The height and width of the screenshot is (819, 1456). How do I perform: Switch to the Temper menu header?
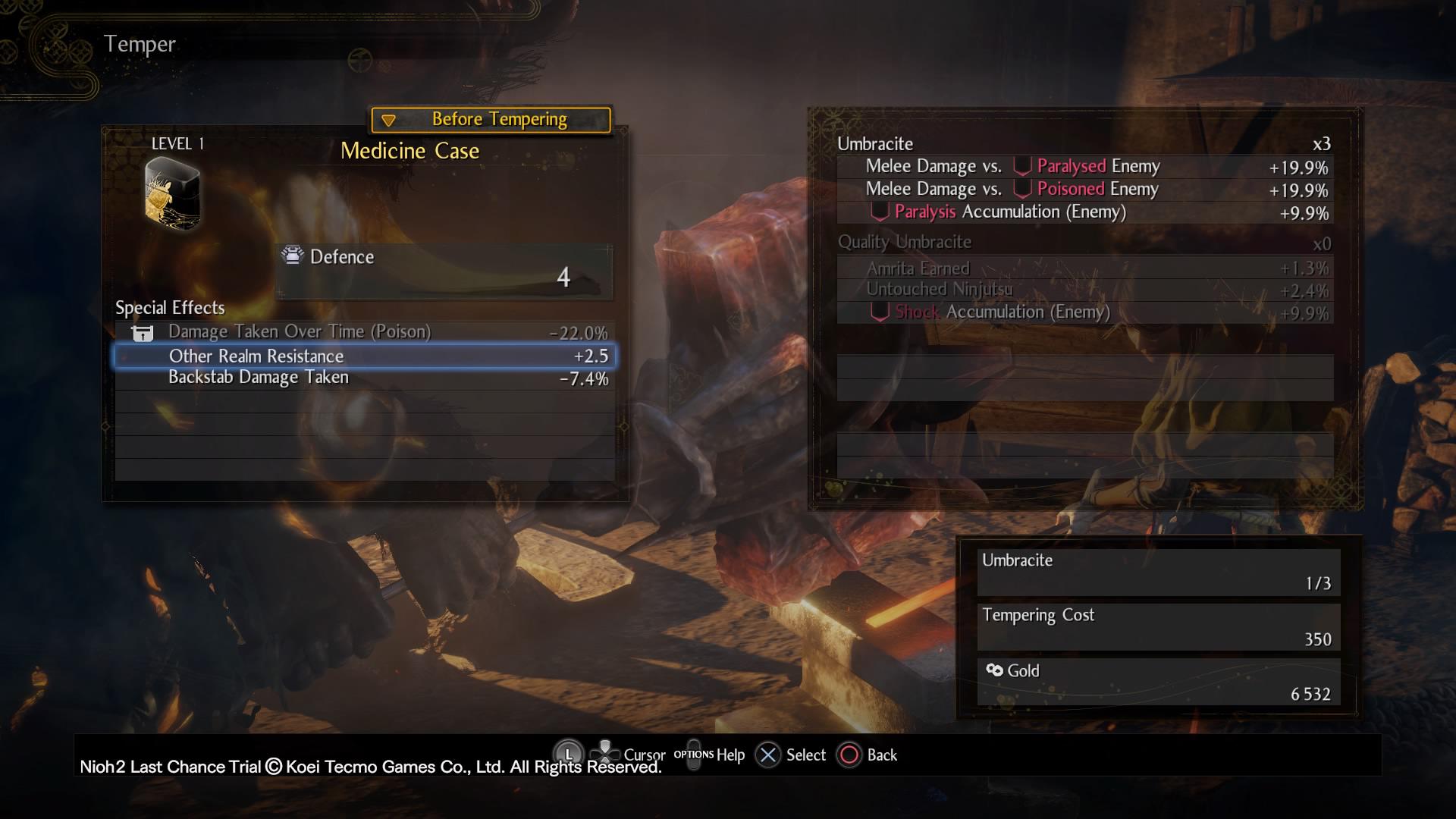coord(140,43)
